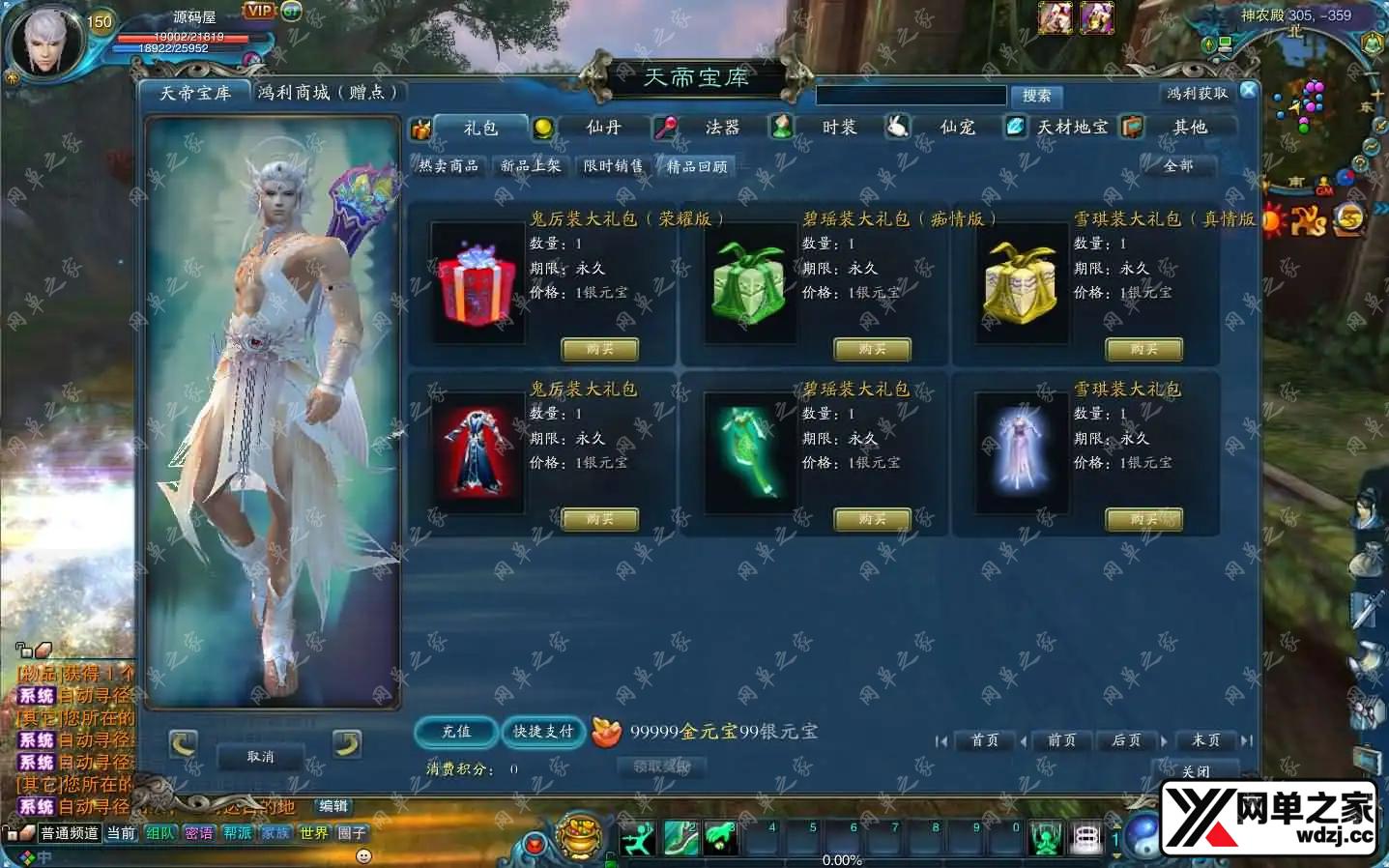This screenshot has width=1389, height=868.
Task: Filter by 限时销售
Action: click(x=613, y=166)
